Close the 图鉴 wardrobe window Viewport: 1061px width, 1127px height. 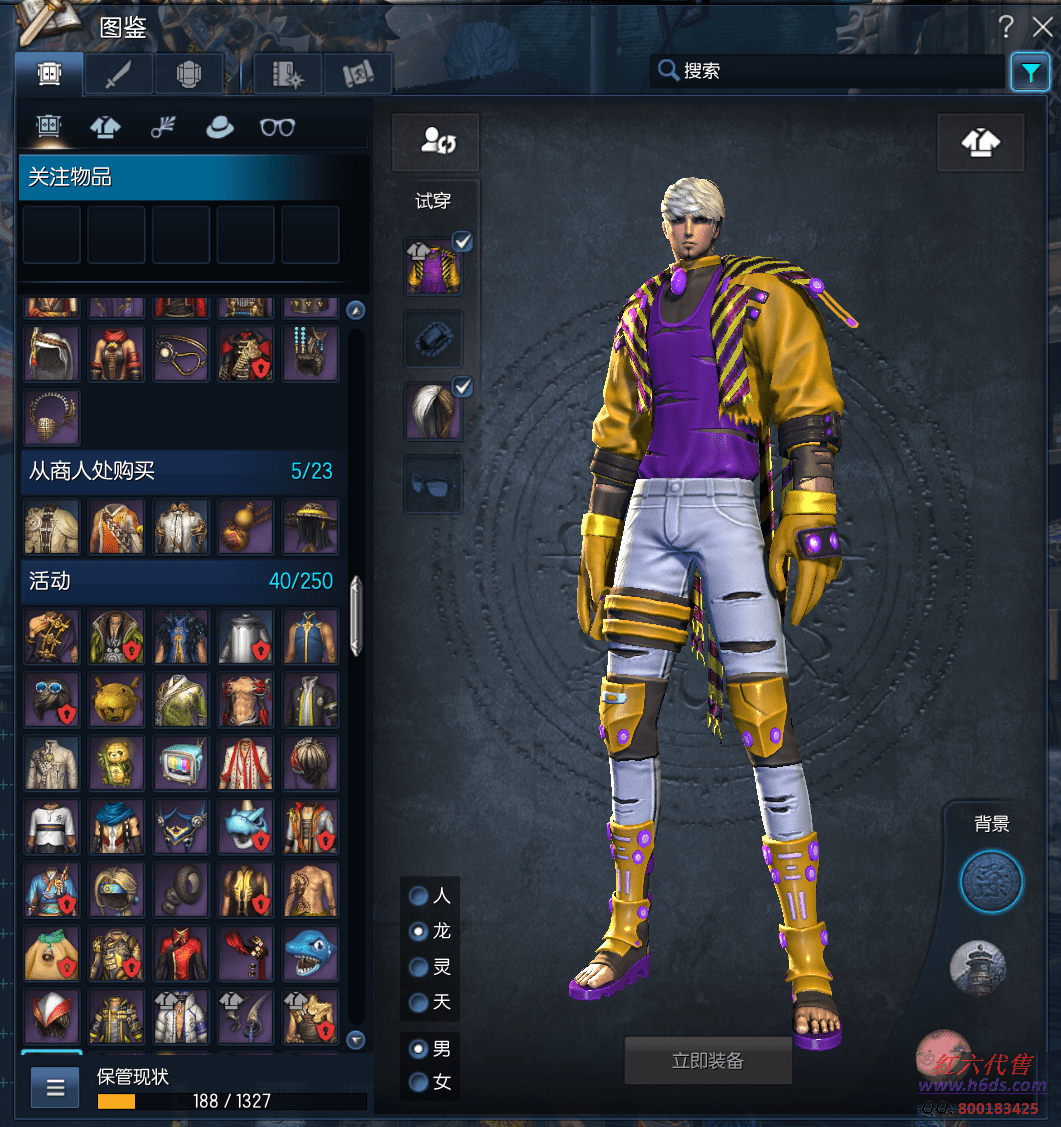(1042, 28)
